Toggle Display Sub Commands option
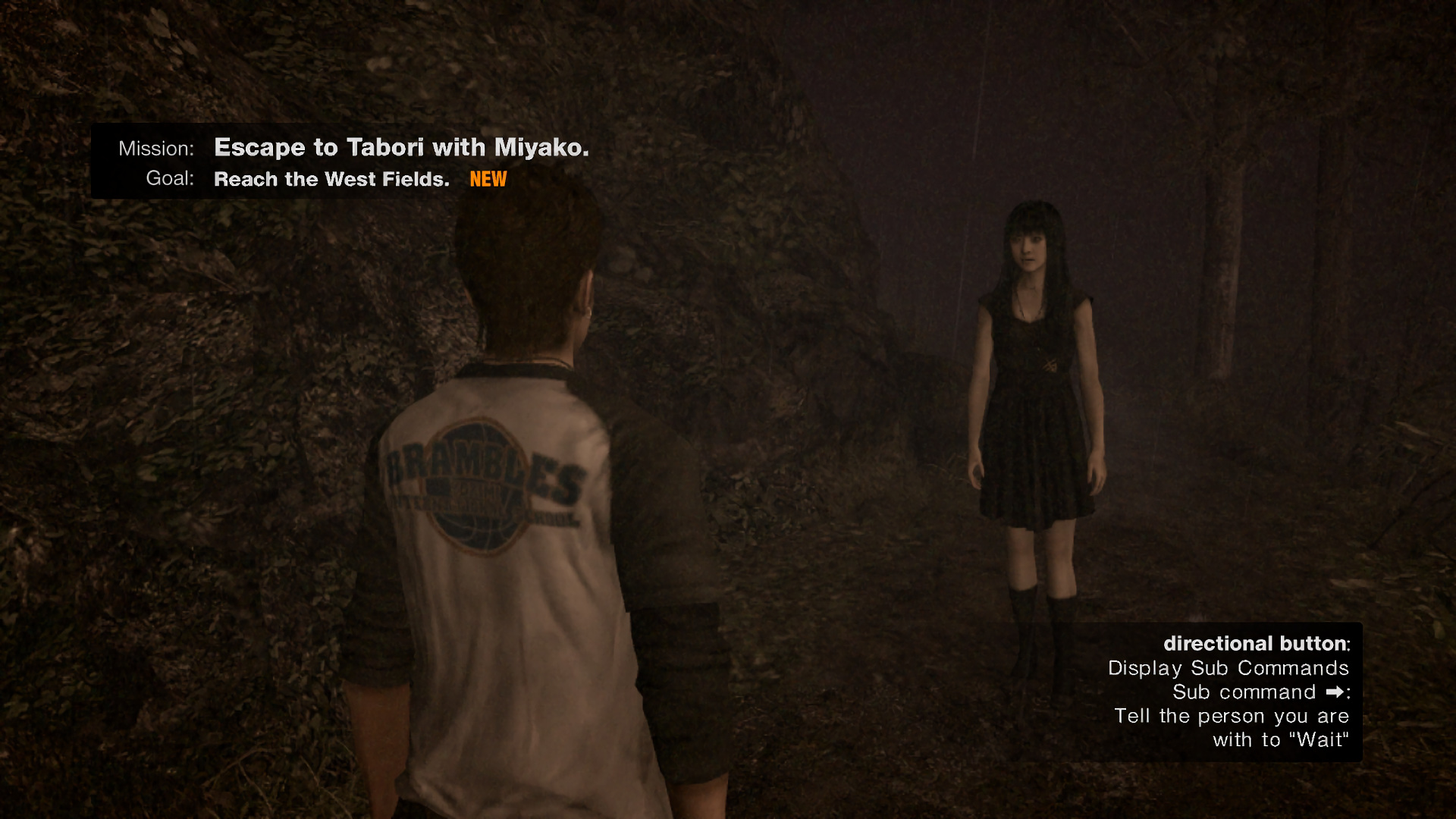Viewport: 1456px width, 819px height. click(x=1228, y=668)
